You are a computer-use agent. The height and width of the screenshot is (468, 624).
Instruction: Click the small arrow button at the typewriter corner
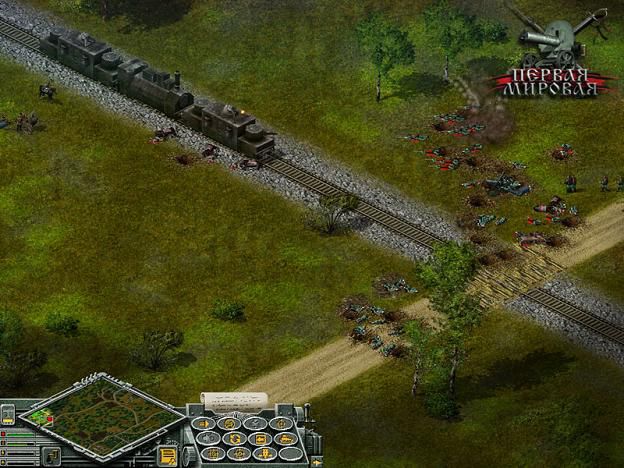[x=317, y=462]
